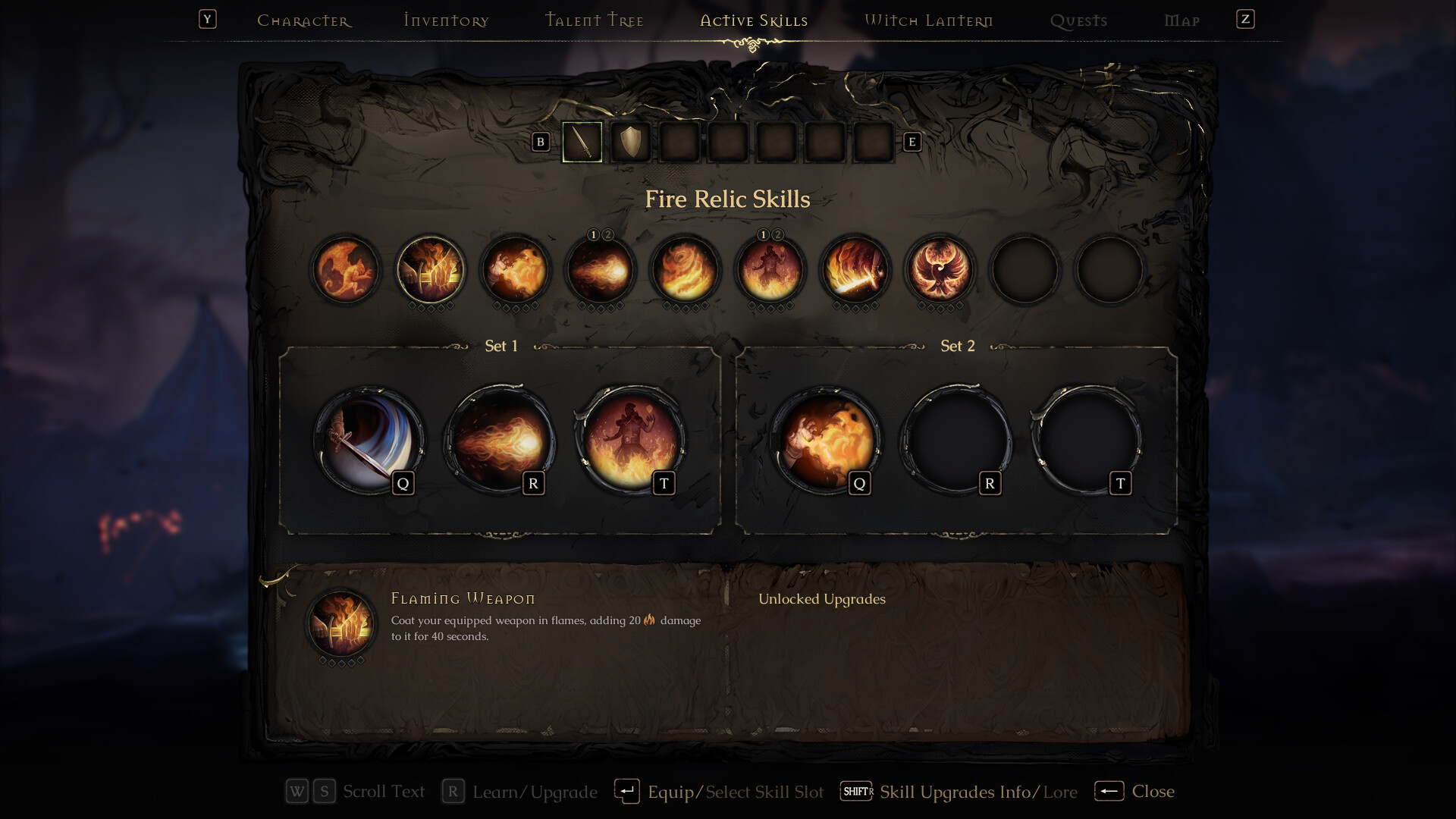Select Set 1 fireball R slot
Image resolution: width=1456 pixels, height=819 pixels.
pyautogui.click(x=500, y=441)
